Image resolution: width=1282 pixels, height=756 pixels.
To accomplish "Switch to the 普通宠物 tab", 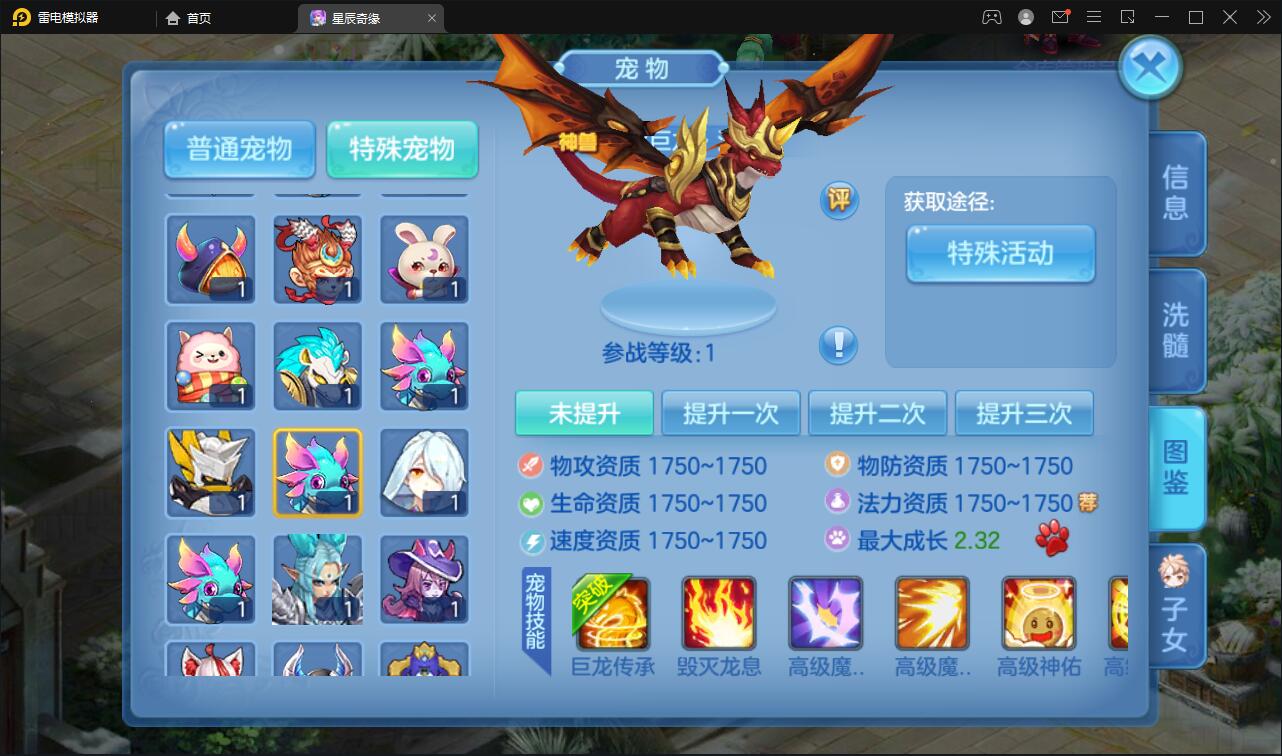I will coord(238,149).
